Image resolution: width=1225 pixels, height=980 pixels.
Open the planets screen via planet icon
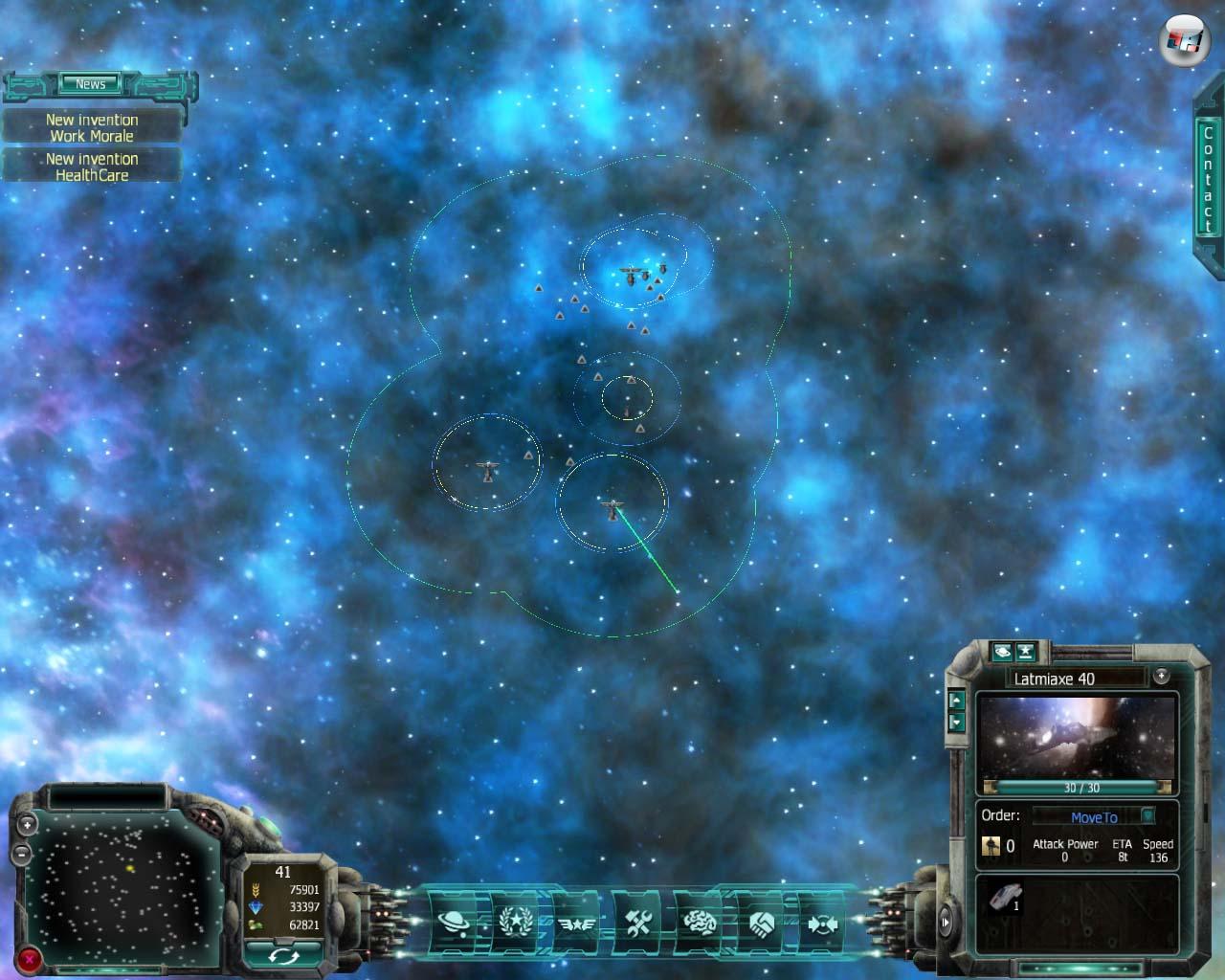pyautogui.click(x=455, y=923)
